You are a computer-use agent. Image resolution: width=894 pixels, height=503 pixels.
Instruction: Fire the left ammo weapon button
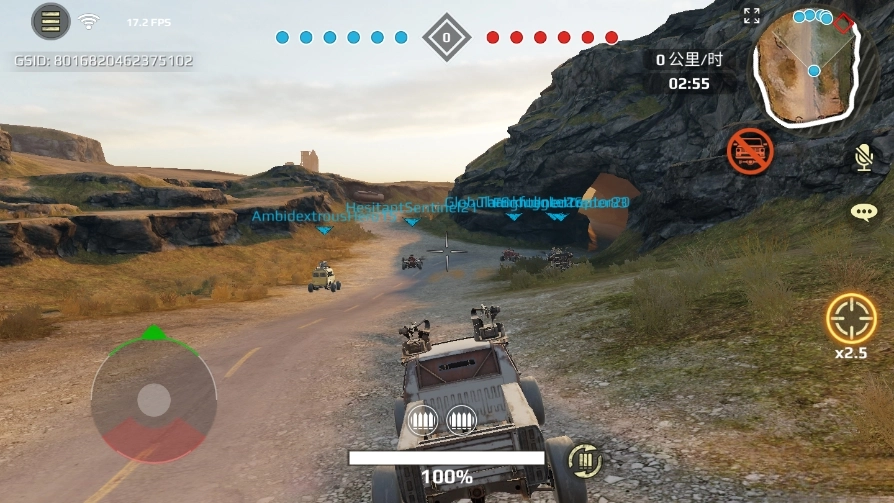426,420
